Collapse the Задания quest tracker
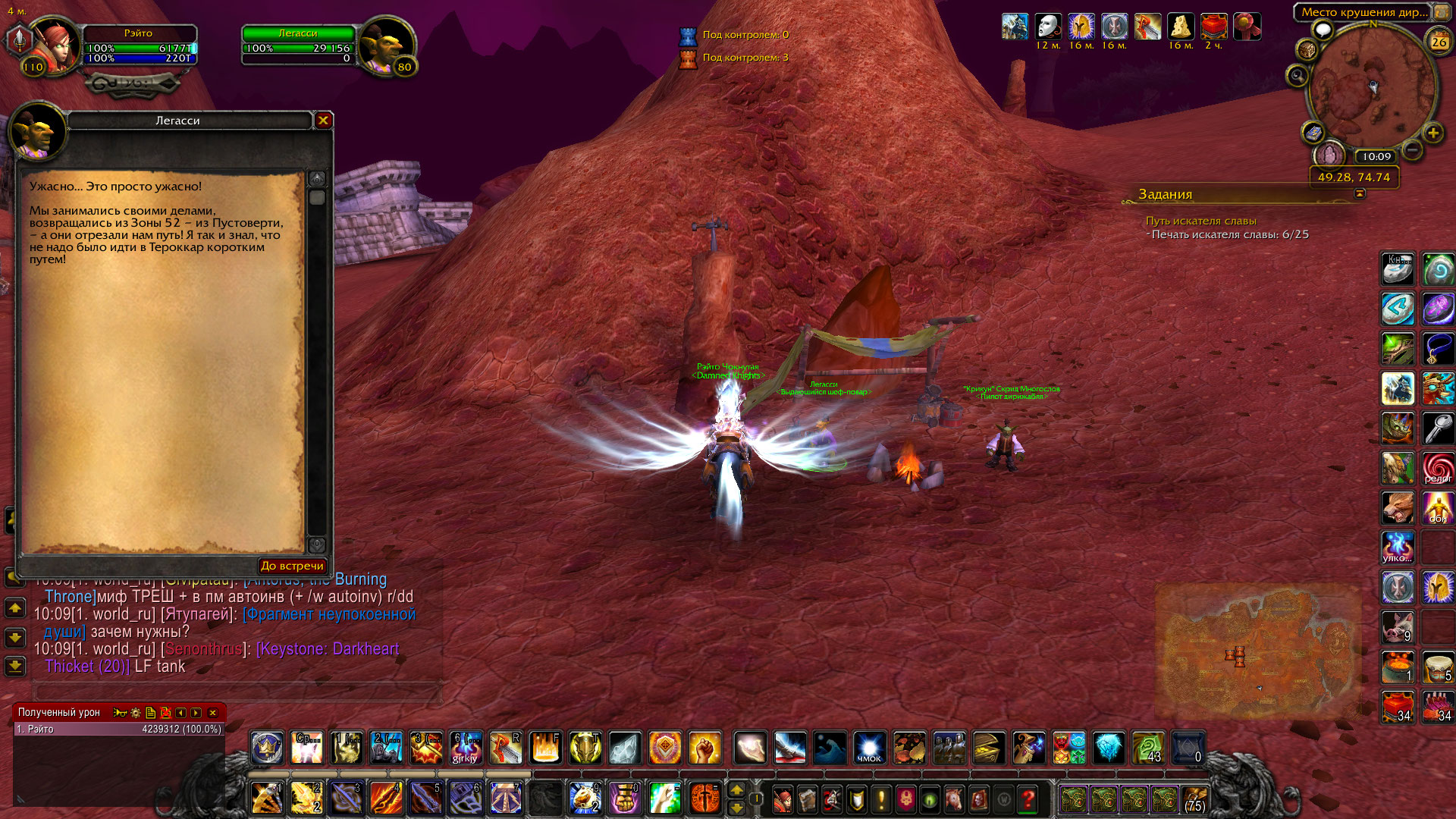This screenshot has width=1456, height=819. click(1360, 193)
